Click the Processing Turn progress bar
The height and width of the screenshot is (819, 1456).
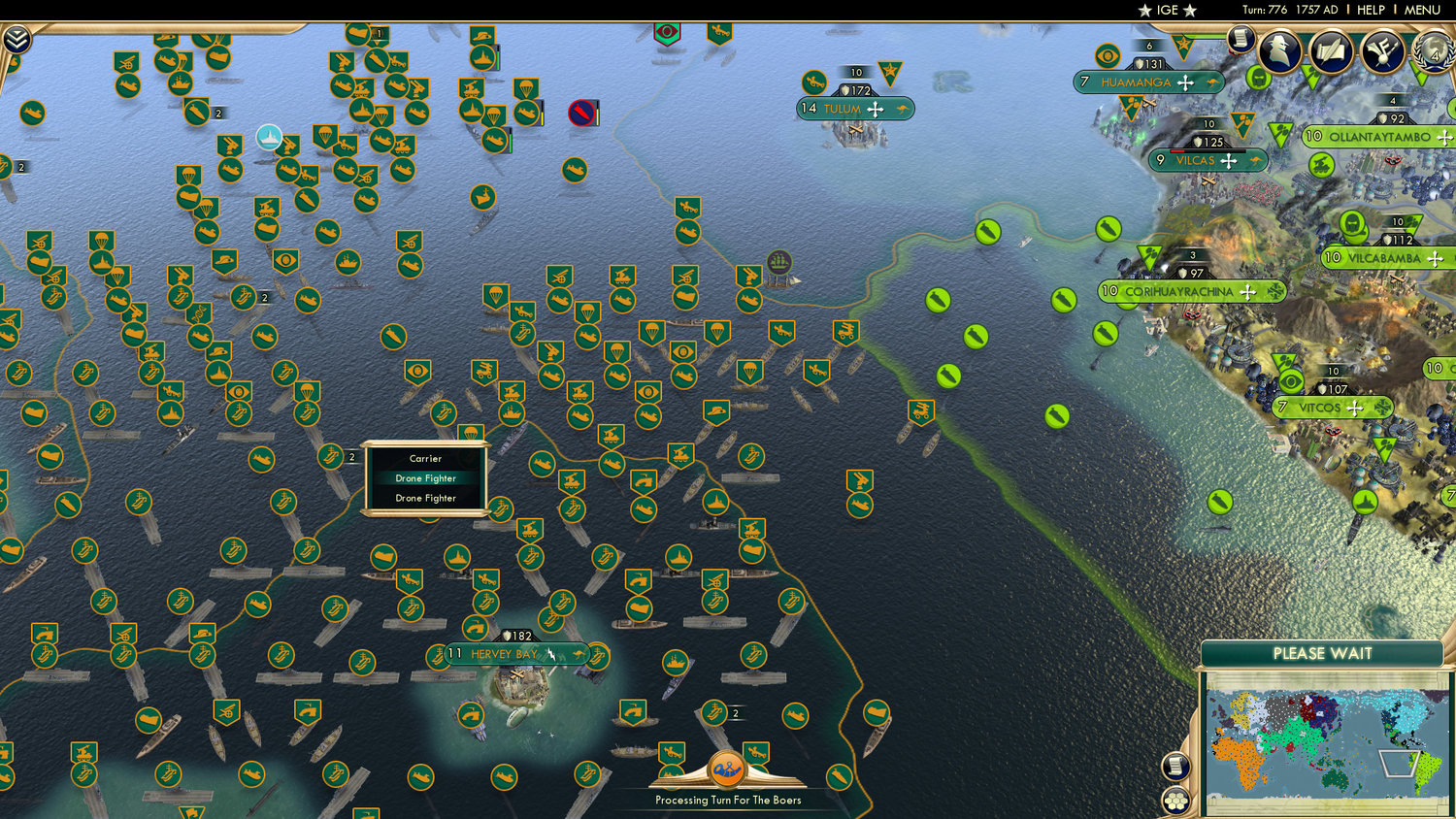(x=728, y=801)
